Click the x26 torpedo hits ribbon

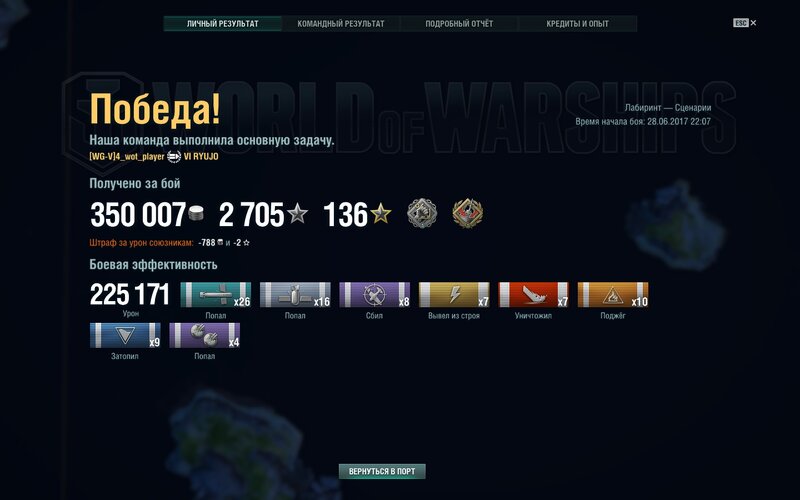click(x=216, y=294)
